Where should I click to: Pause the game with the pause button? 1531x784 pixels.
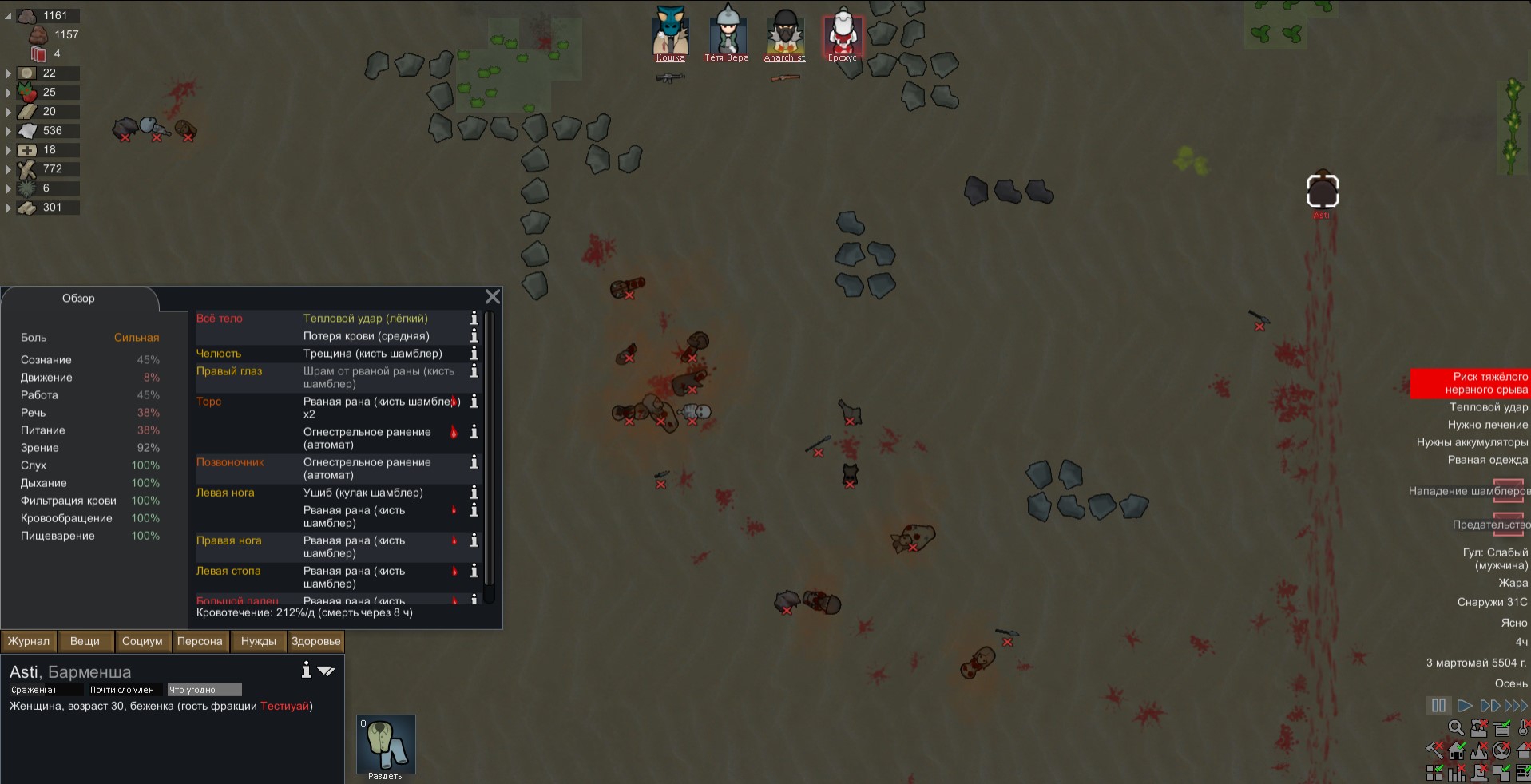click(x=1438, y=706)
